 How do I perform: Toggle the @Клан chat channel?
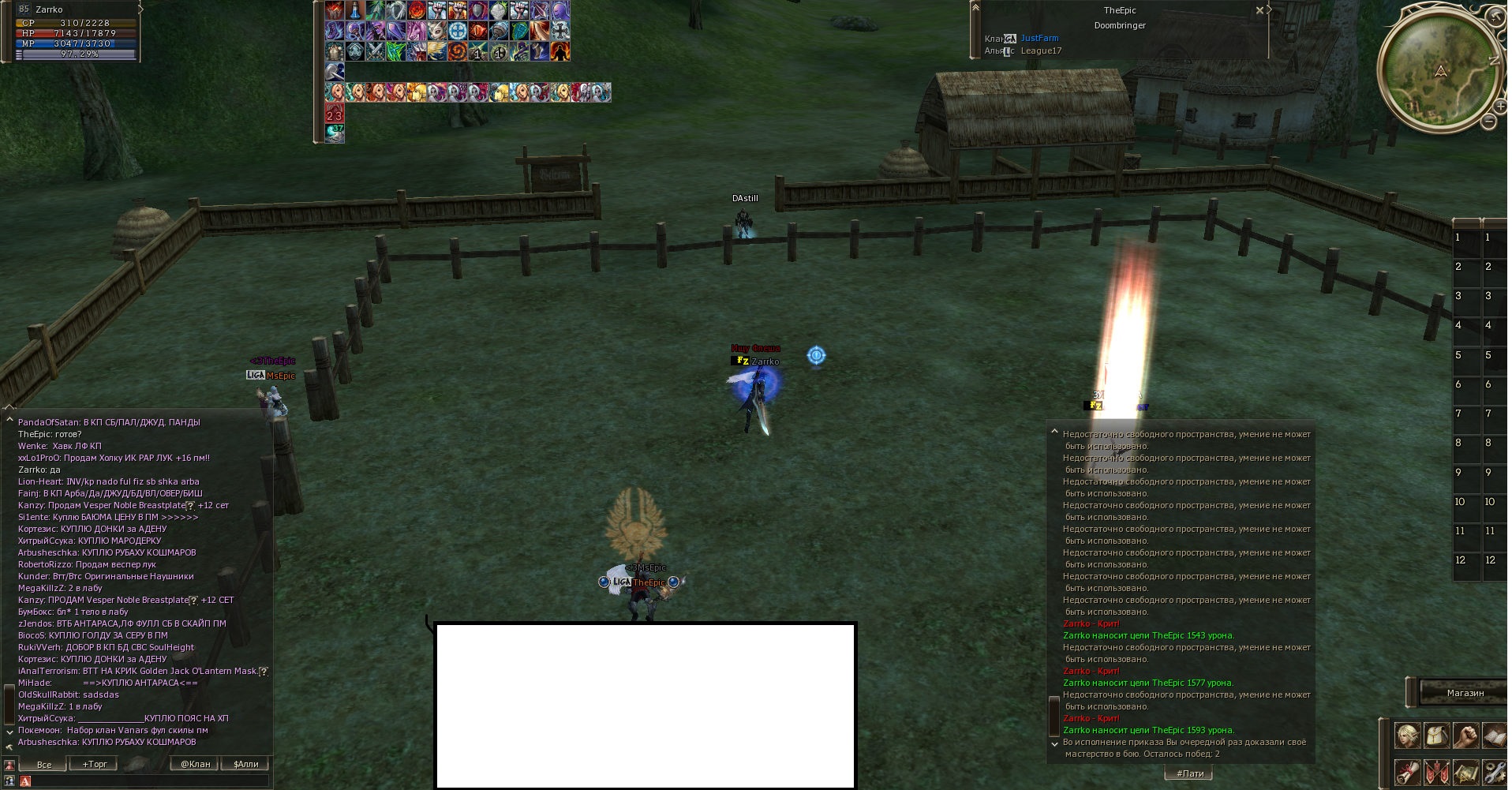coord(195,764)
